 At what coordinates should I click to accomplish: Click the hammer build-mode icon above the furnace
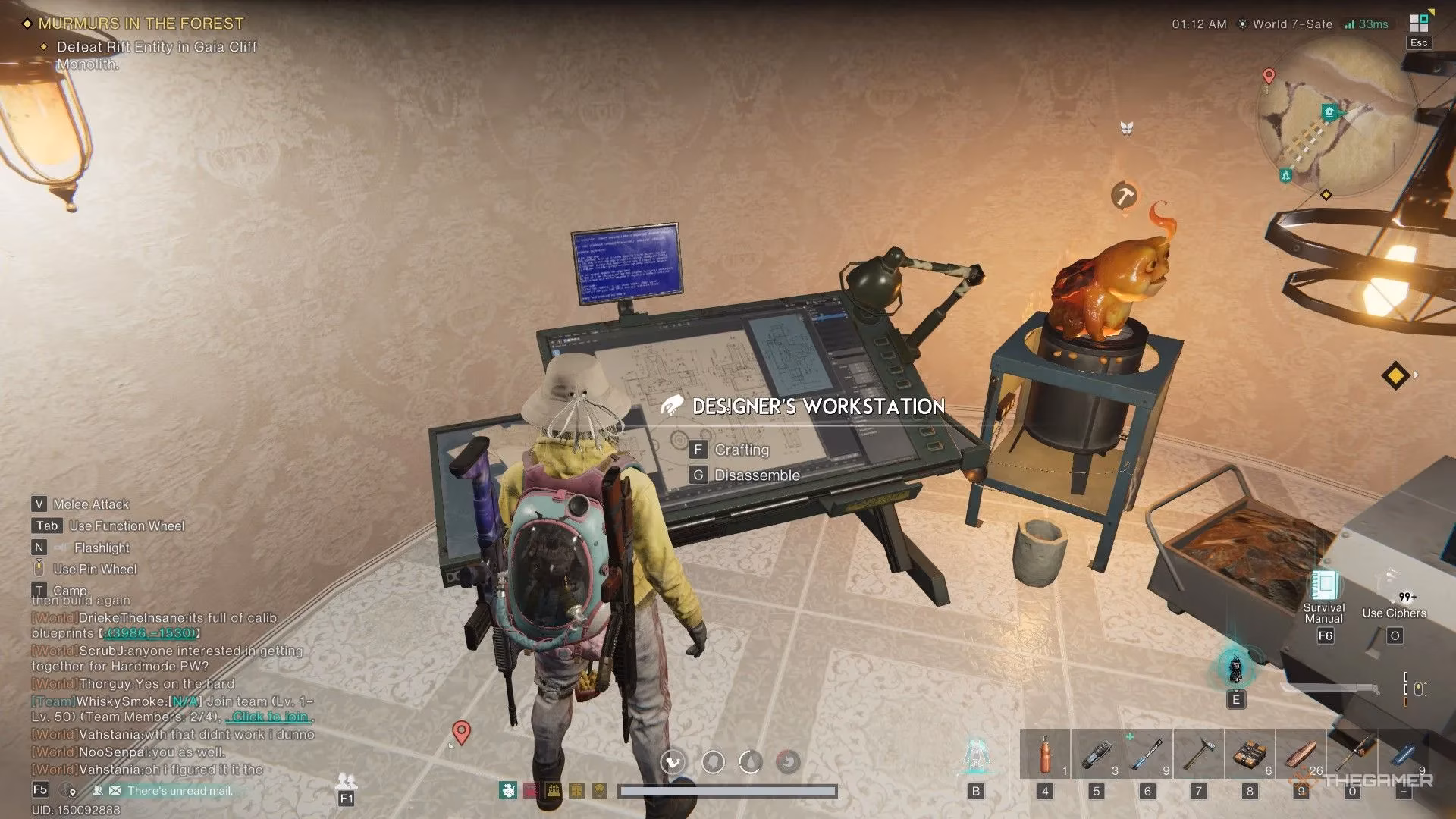point(1125,195)
